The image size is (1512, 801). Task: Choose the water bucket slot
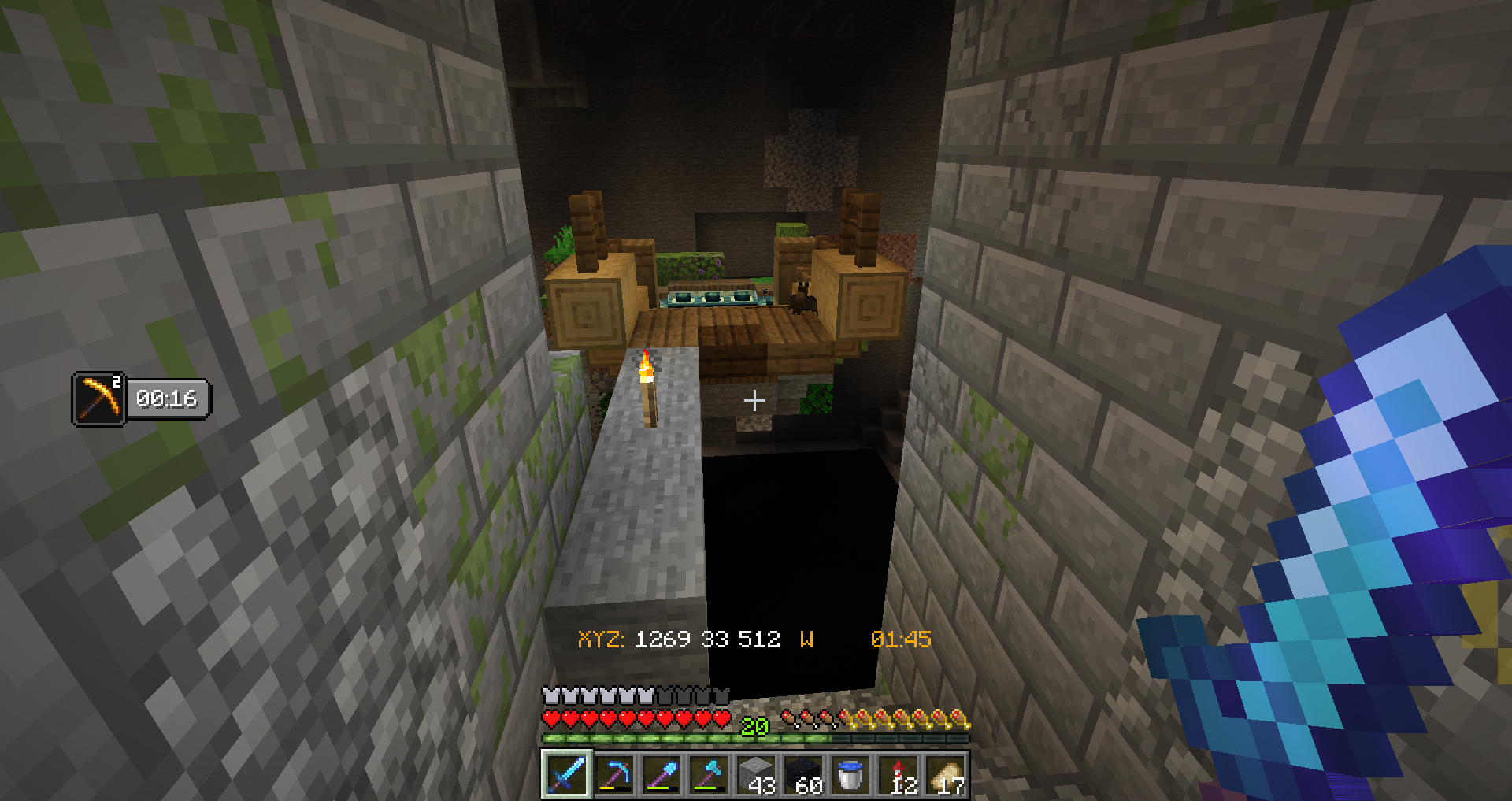click(851, 775)
